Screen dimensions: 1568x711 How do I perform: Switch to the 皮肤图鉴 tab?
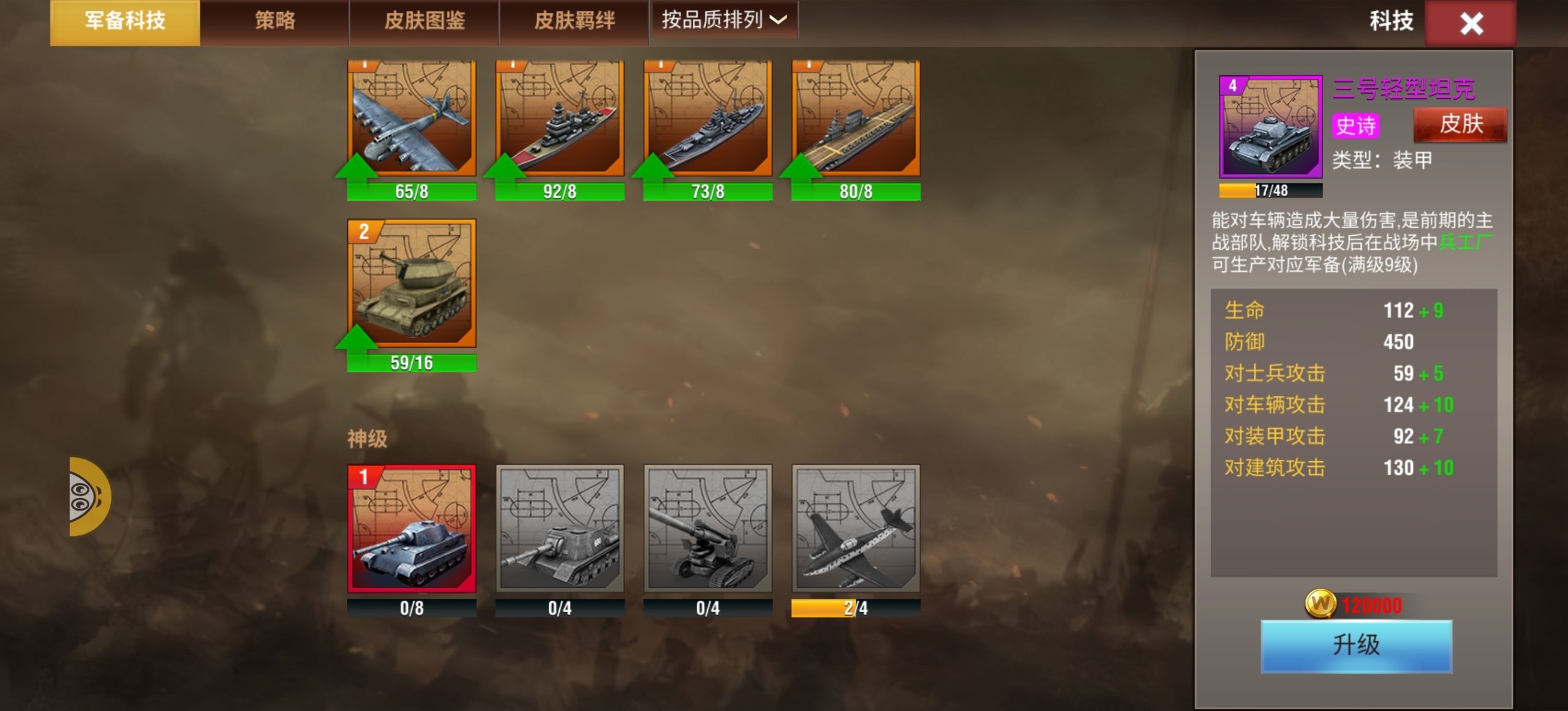click(425, 20)
